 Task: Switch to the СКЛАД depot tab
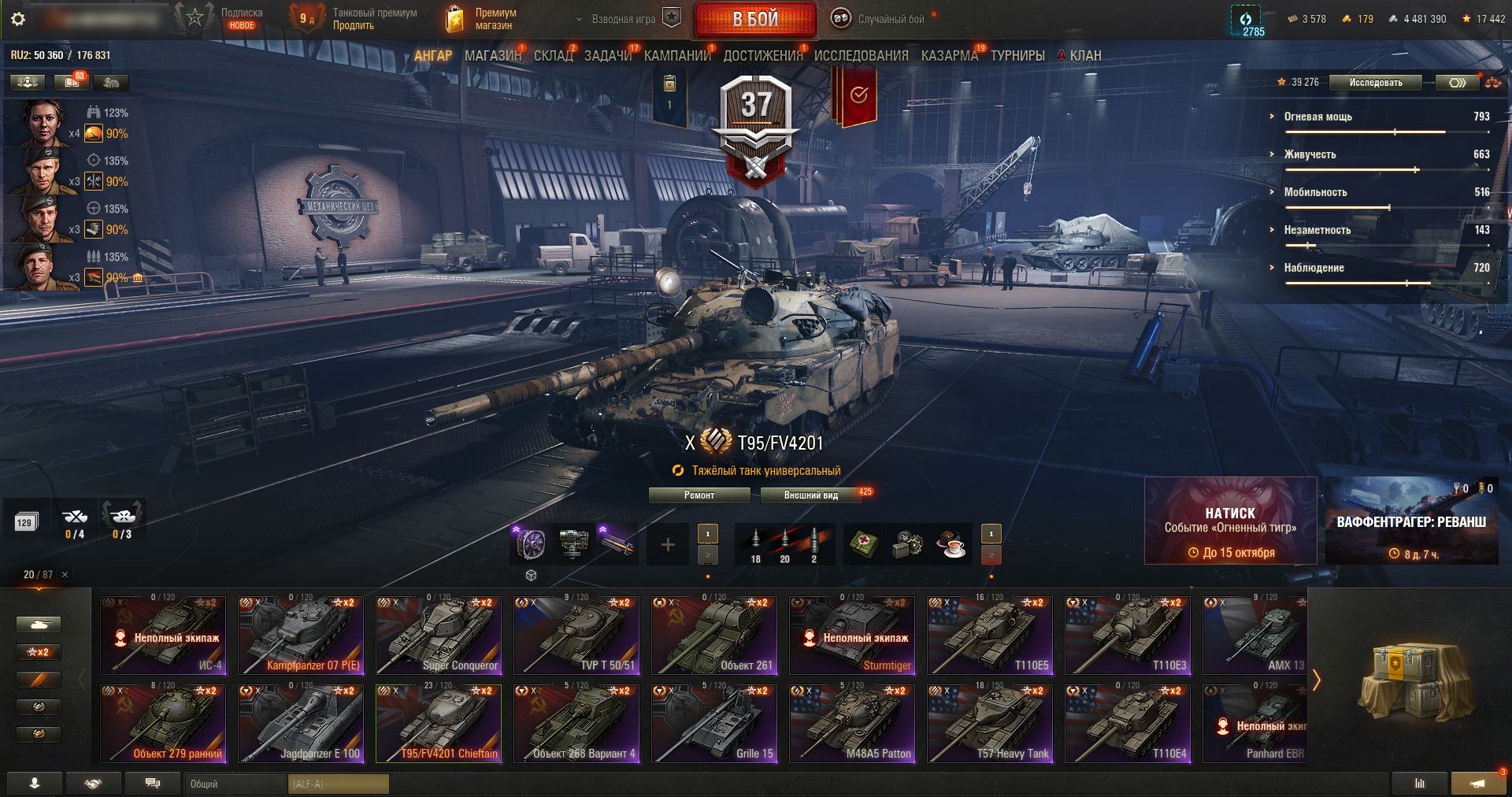pyautogui.click(x=553, y=56)
